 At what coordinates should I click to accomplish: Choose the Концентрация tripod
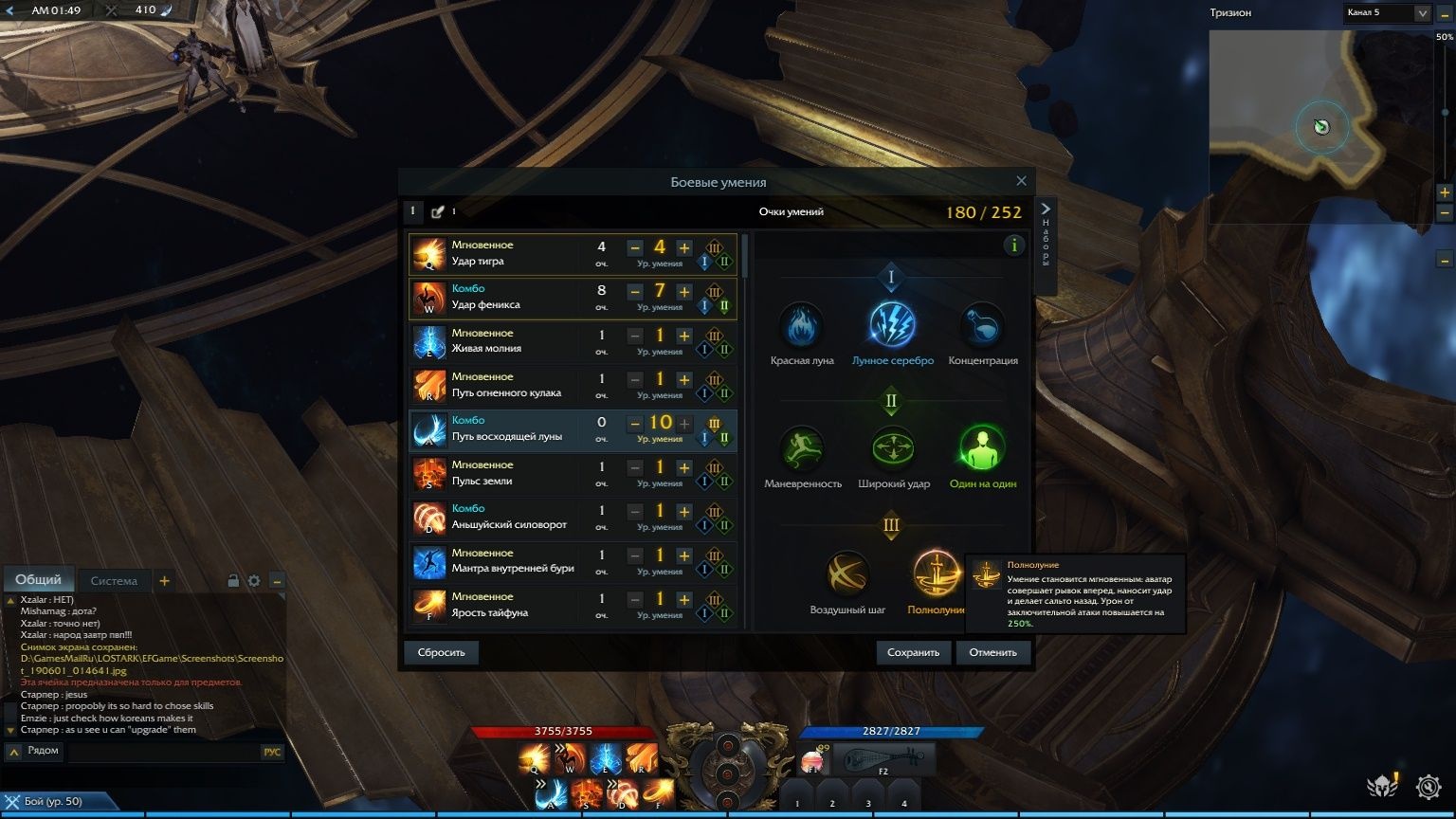click(x=982, y=325)
